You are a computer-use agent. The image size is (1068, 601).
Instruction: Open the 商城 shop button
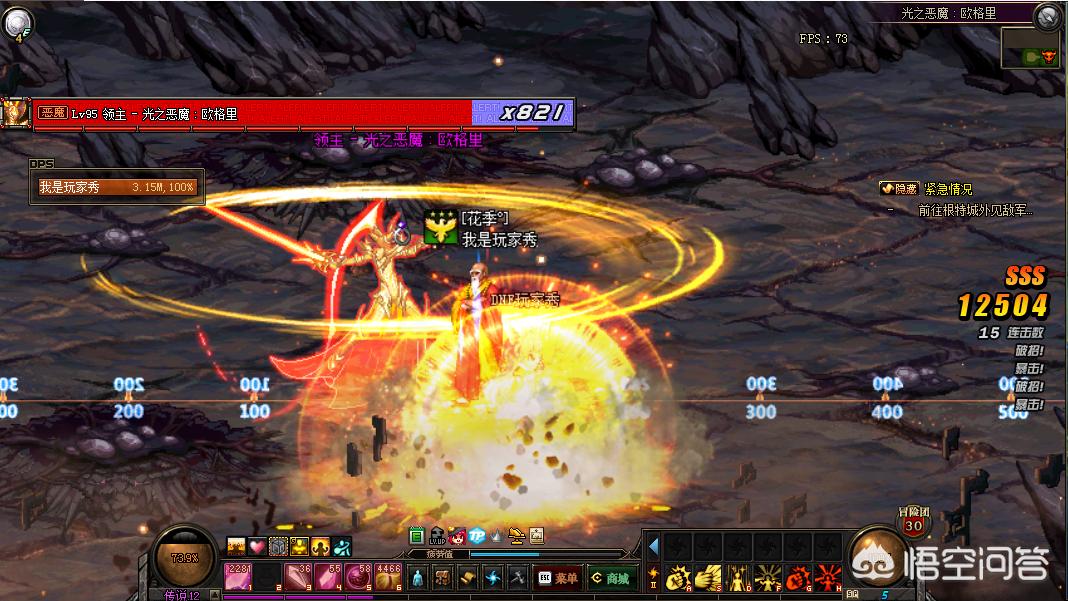[610, 577]
